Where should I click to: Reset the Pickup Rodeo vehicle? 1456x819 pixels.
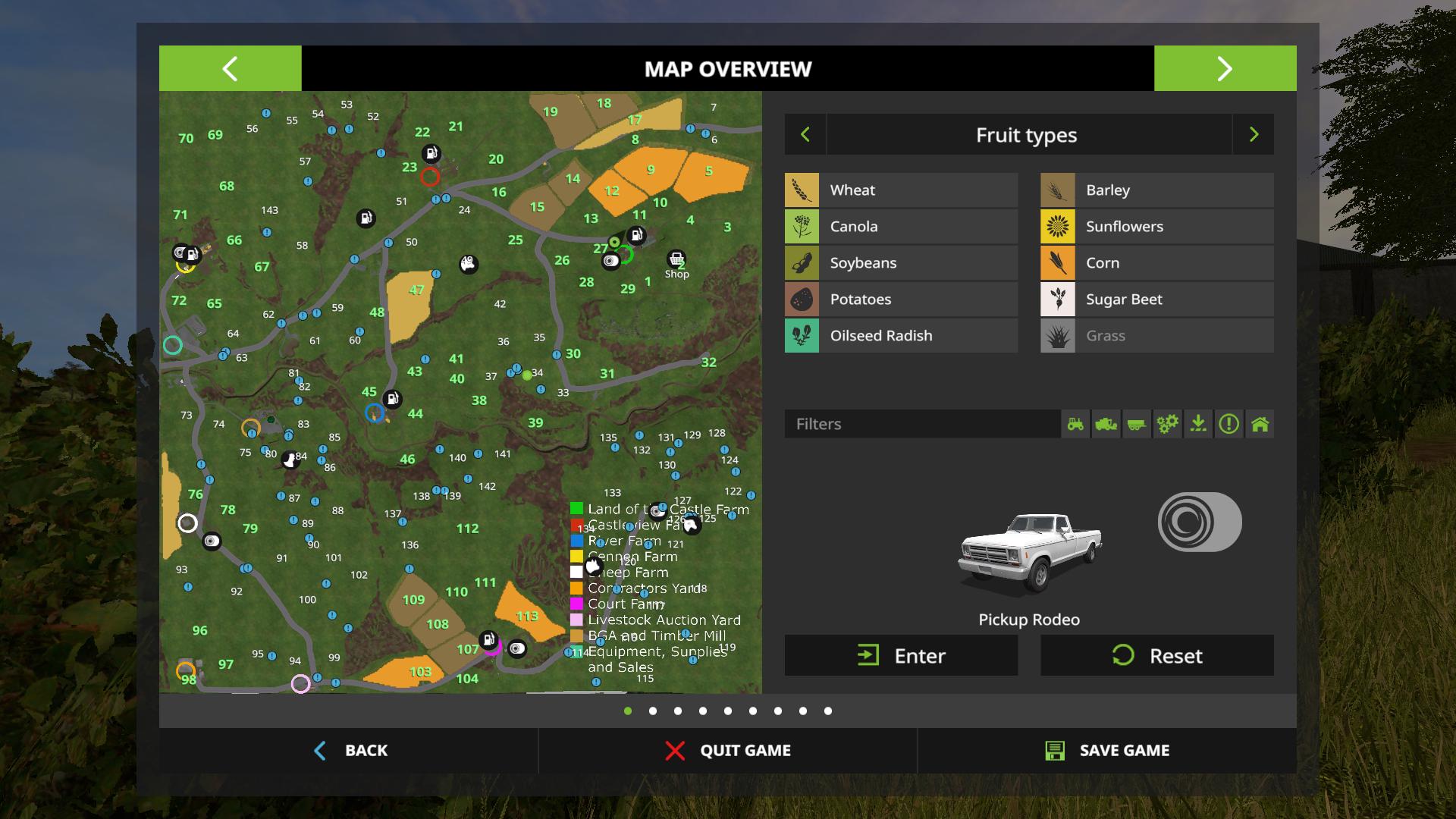(x=1156, y=656)
